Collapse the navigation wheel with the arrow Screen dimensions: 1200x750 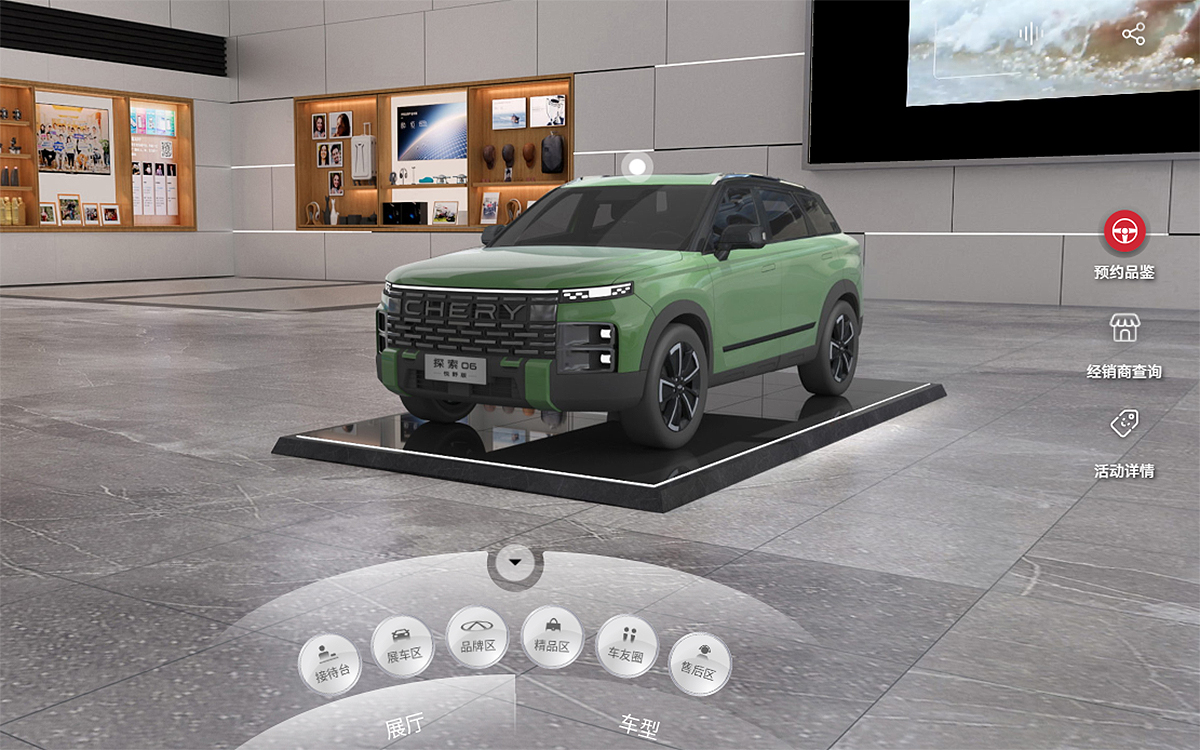(x=515, y=563)
